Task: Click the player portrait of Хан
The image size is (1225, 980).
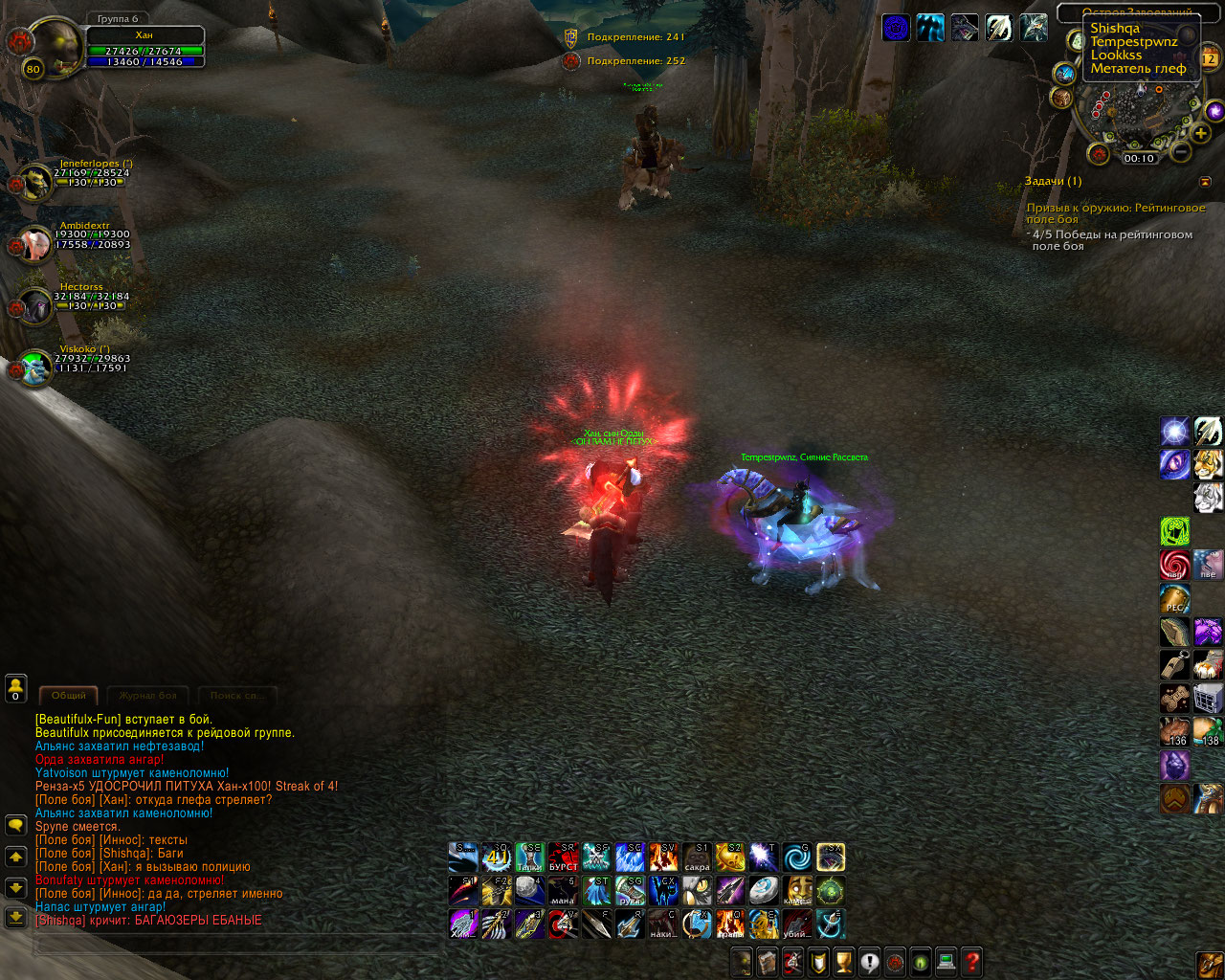Action: pyautogui.click(x=55, y=48)
